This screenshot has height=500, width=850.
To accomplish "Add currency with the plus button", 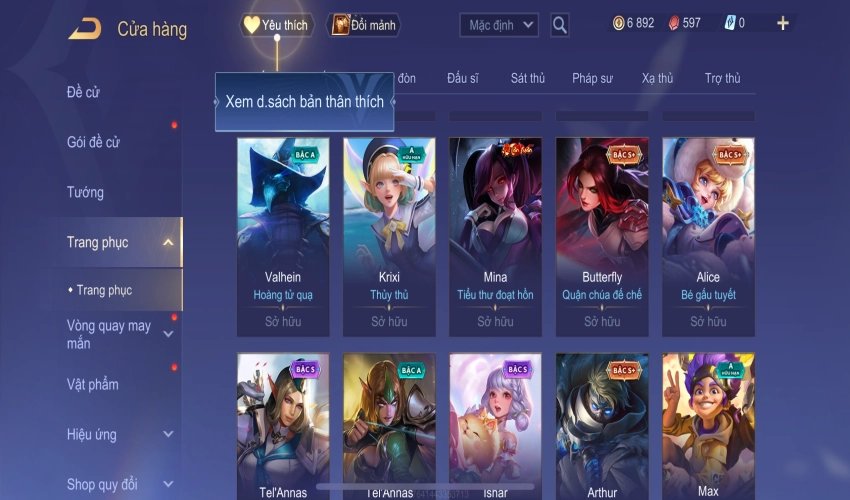I will (782, 23).
